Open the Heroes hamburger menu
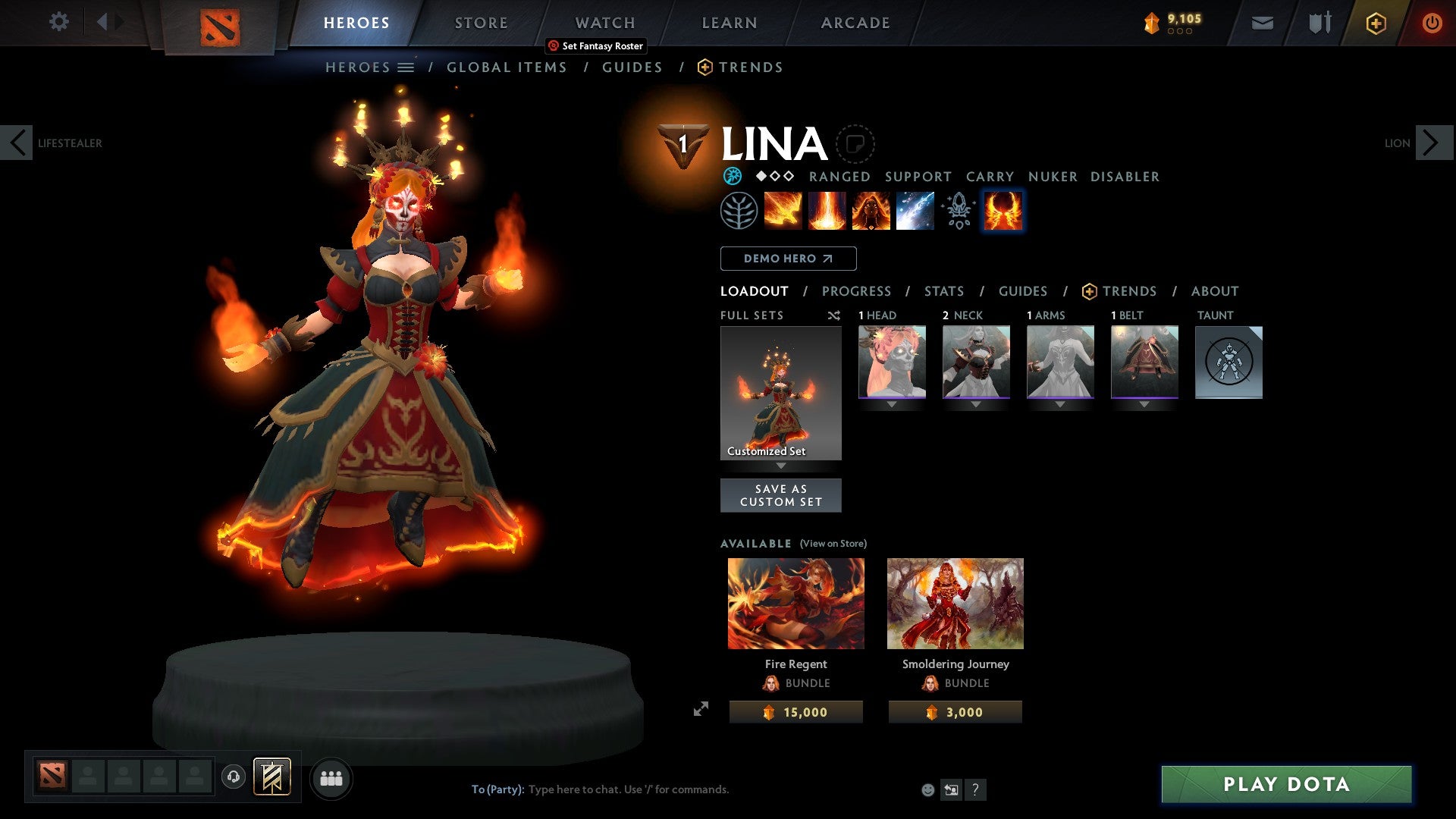Viewport: 1456px width, 819px height. [407, 67]
